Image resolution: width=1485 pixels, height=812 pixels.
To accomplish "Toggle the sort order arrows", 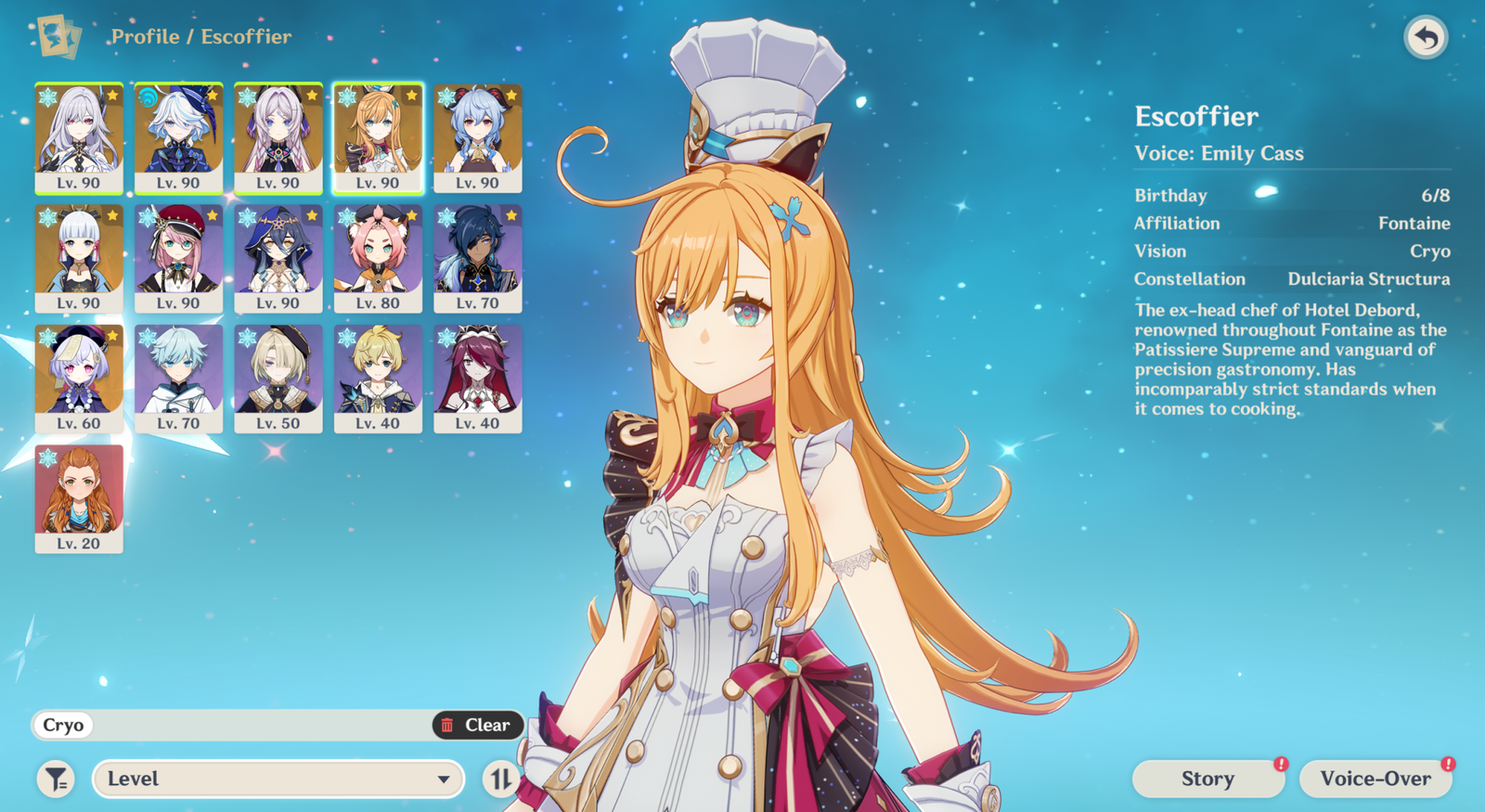I will pyautogui.click(x=500, y=780).
